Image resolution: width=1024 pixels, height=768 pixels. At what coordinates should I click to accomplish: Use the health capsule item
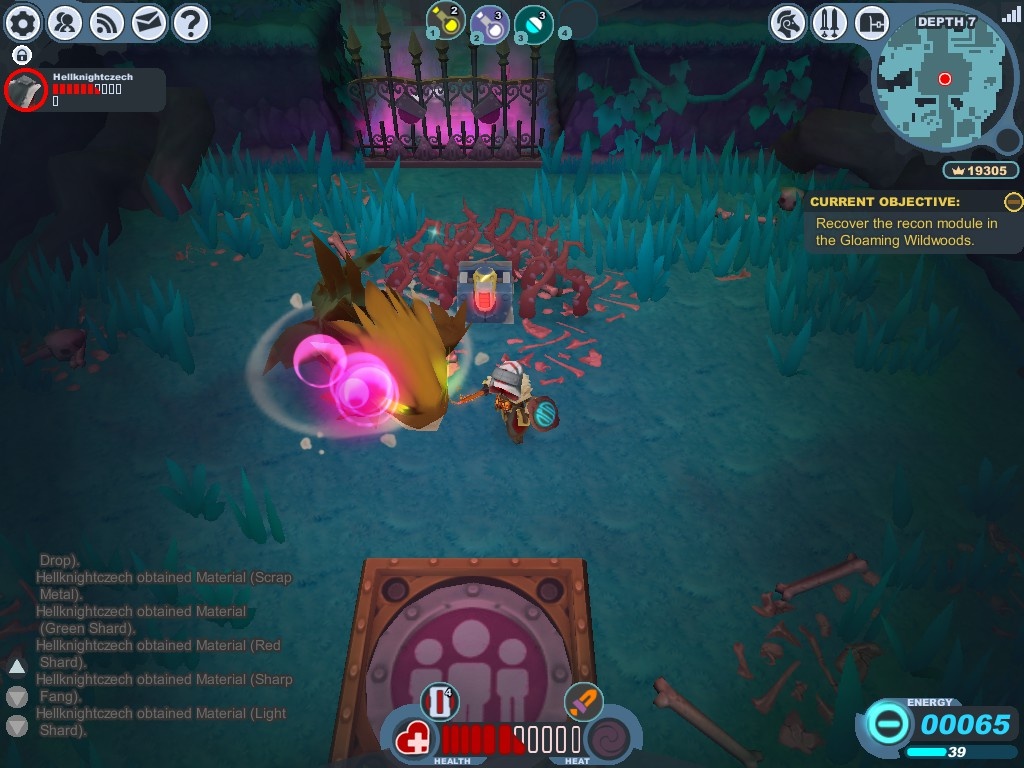click(x=440, y=702)
